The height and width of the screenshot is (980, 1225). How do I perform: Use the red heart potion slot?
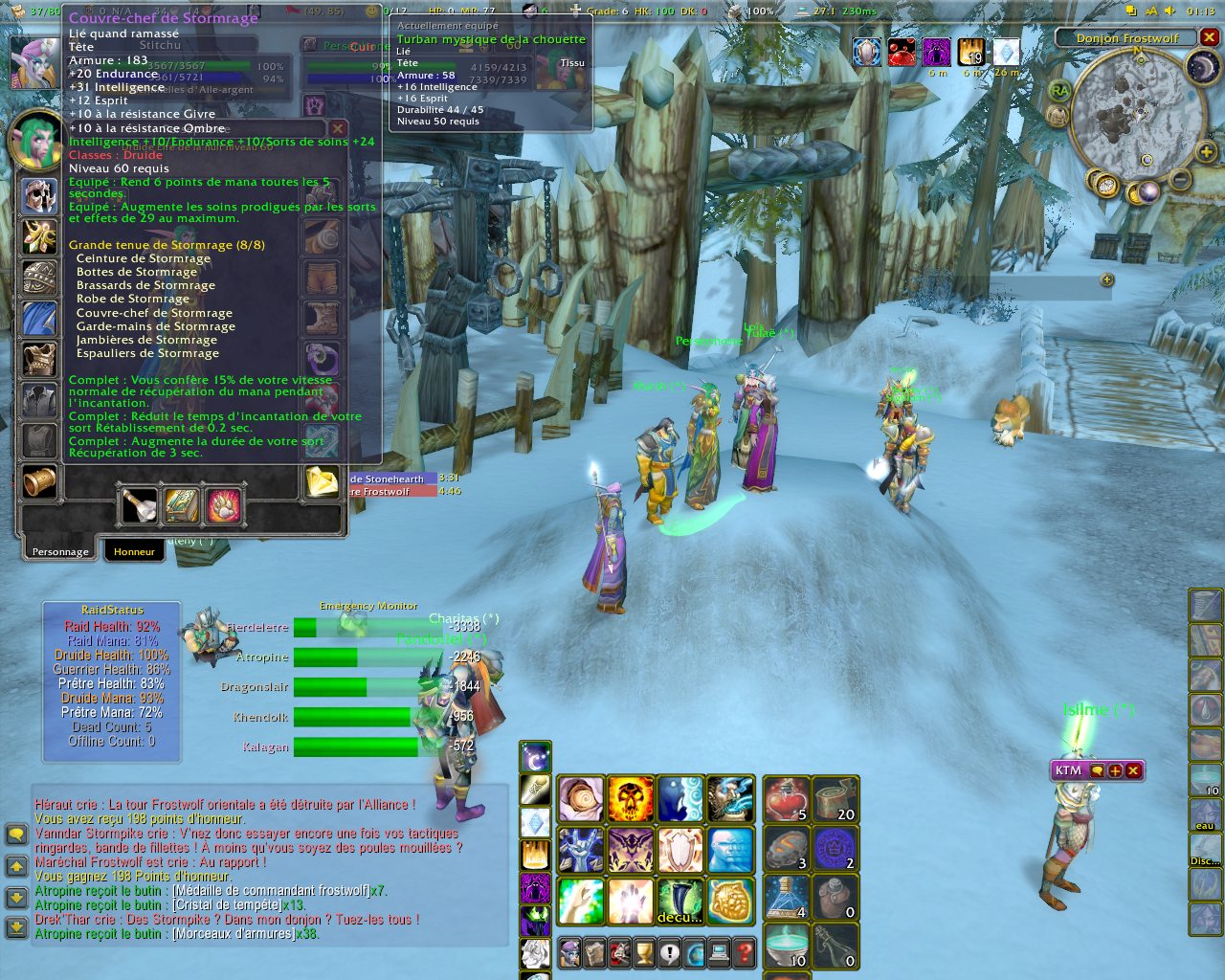pyautogui.click(x=787, y=799)
